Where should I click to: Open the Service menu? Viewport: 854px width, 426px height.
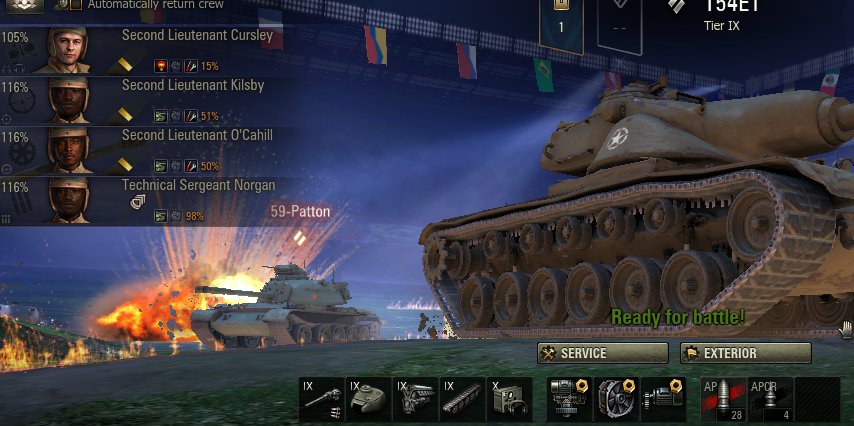pyautogui.click(x=602, y=353)
